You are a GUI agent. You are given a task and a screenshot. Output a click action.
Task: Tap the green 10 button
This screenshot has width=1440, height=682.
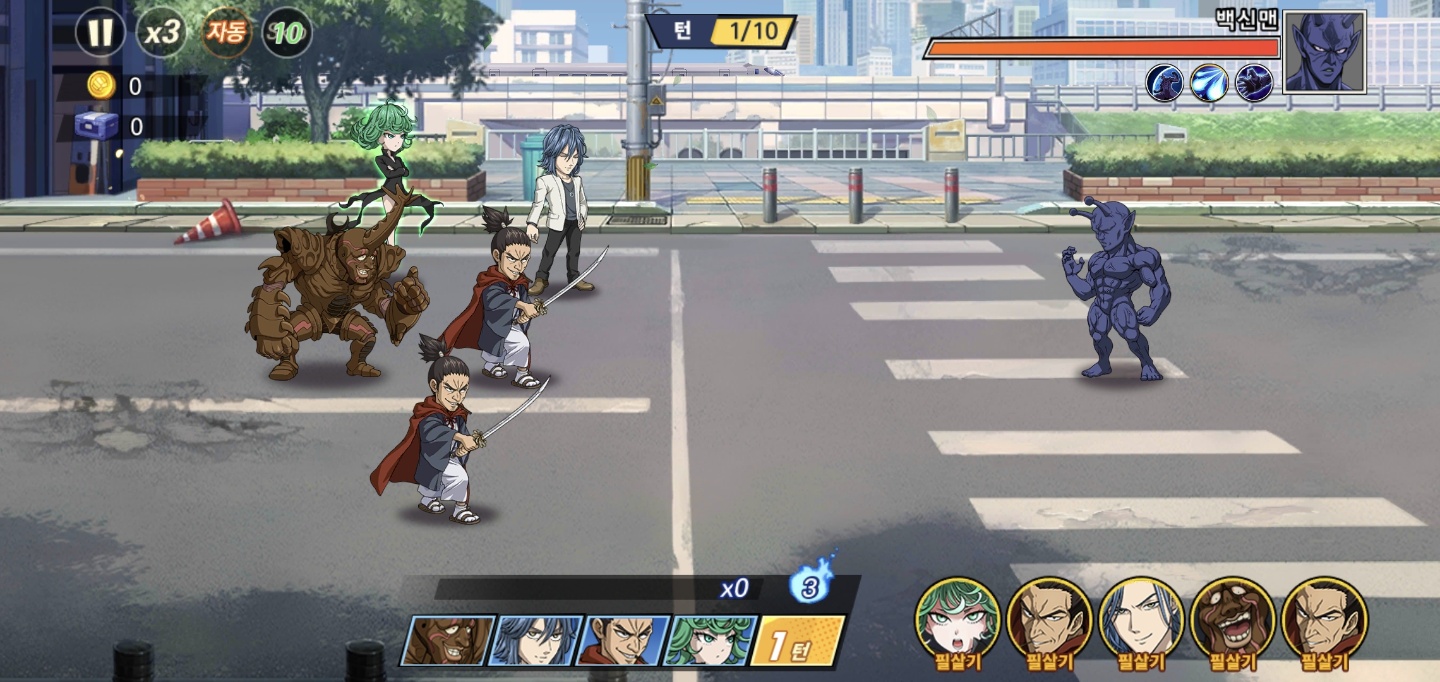tap(287, 34)
